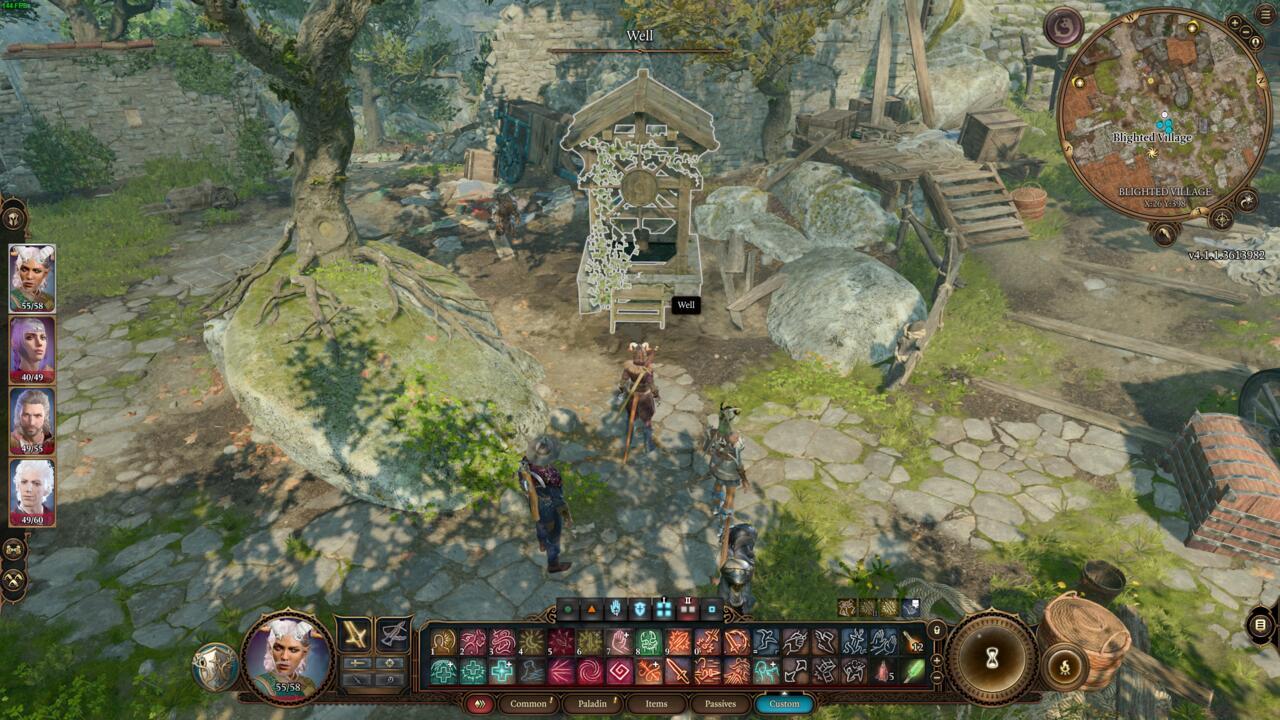Expand an extra hotbar row with plus button
This screenshot has width=1280, height=720.
(x=936, y=660)
